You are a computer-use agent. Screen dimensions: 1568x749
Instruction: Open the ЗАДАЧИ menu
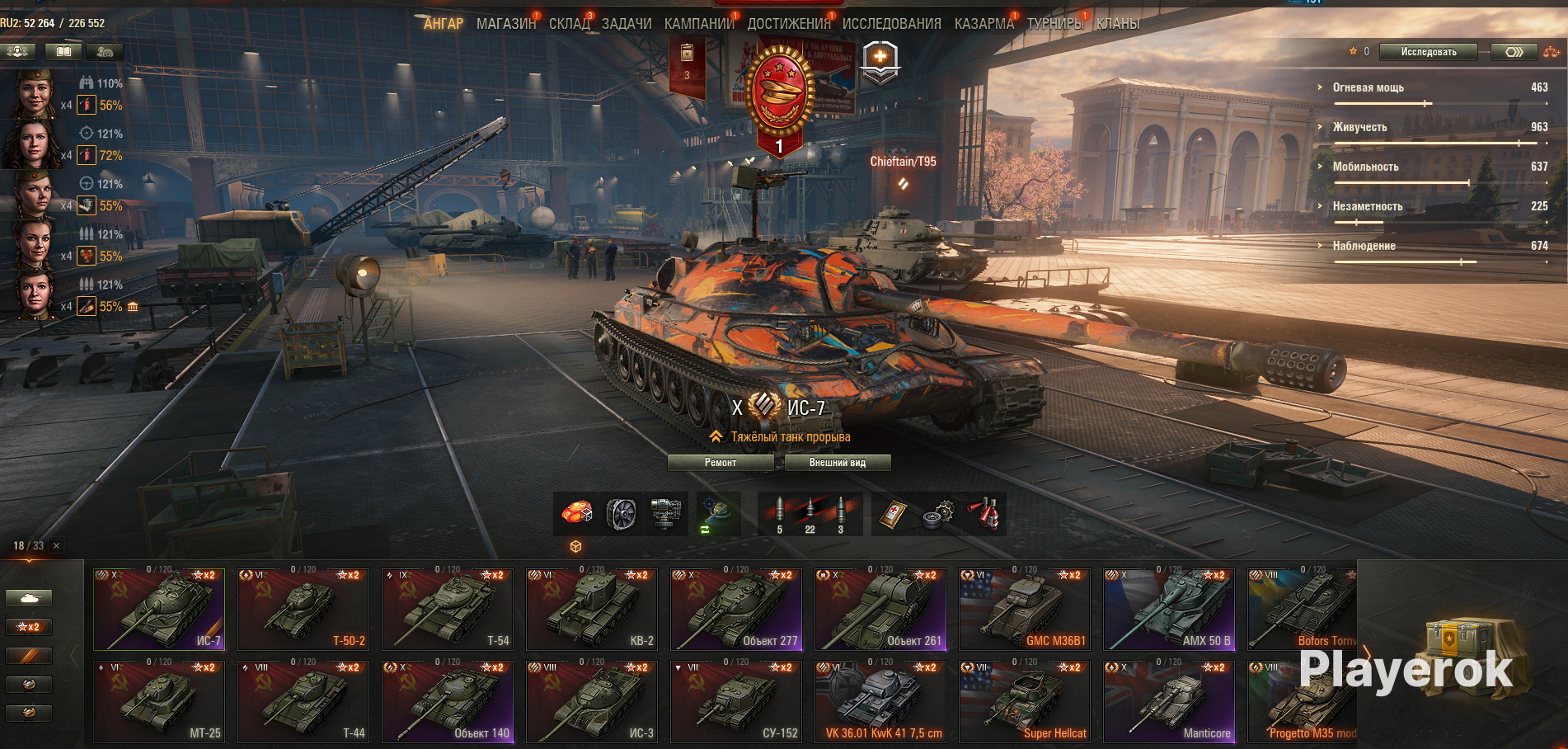click(x=627, y=24)
